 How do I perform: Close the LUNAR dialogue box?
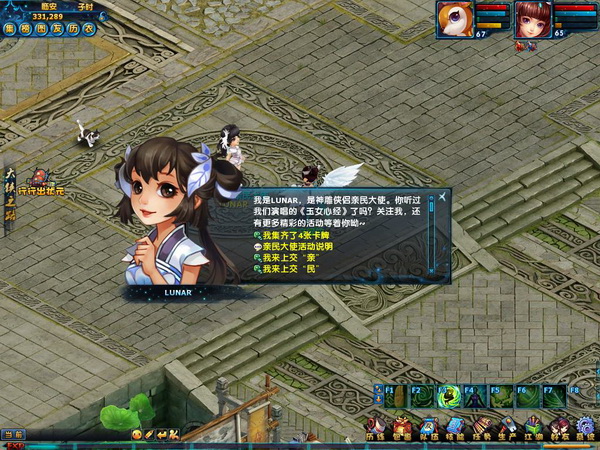[443, 198]
